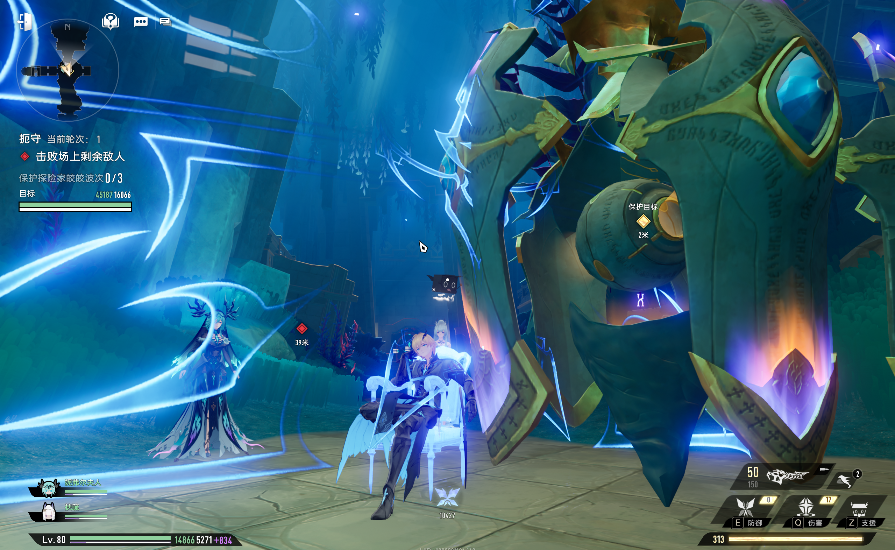Click the red diamond enemy waypoint marker
The image size is (895, 550).
(301, 328)
